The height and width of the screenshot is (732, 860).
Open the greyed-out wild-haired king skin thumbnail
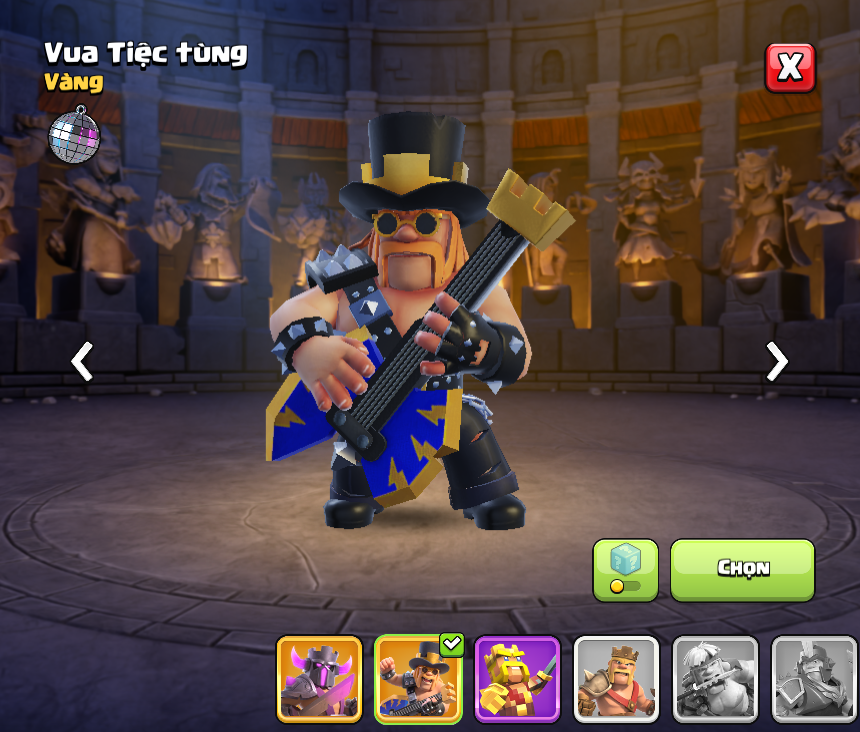pyautogui.click(x=715, y=679)
